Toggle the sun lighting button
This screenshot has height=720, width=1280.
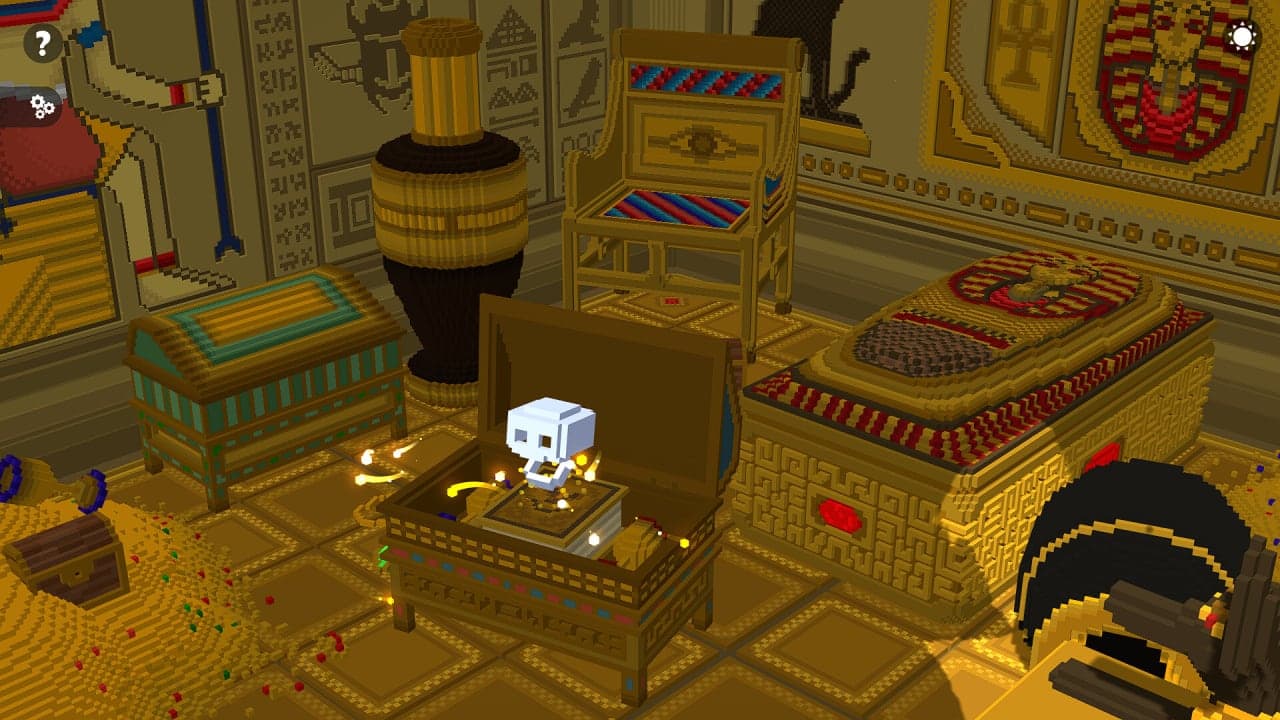click(1242, 38)
